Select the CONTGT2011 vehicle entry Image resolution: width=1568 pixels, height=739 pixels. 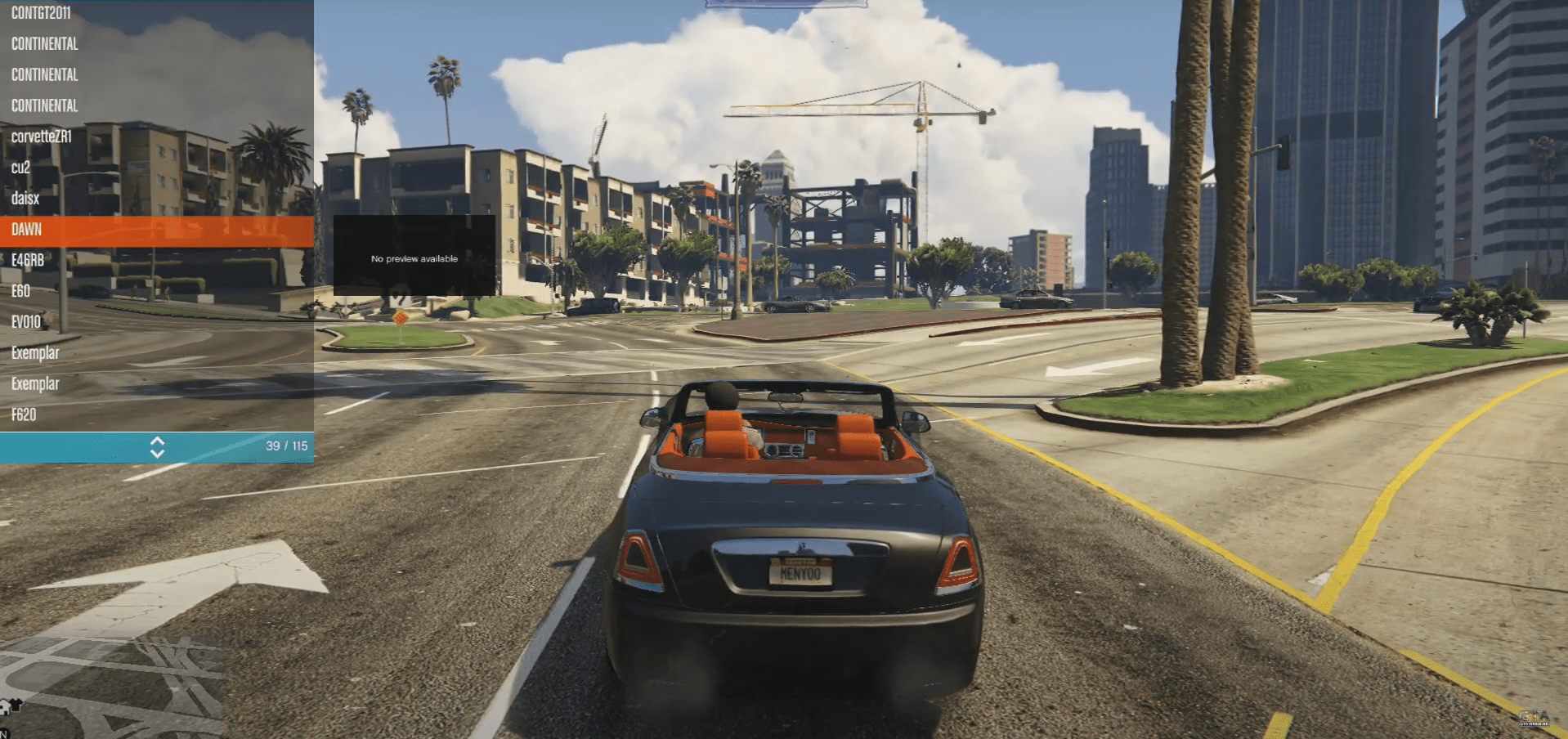coord(41,12)
